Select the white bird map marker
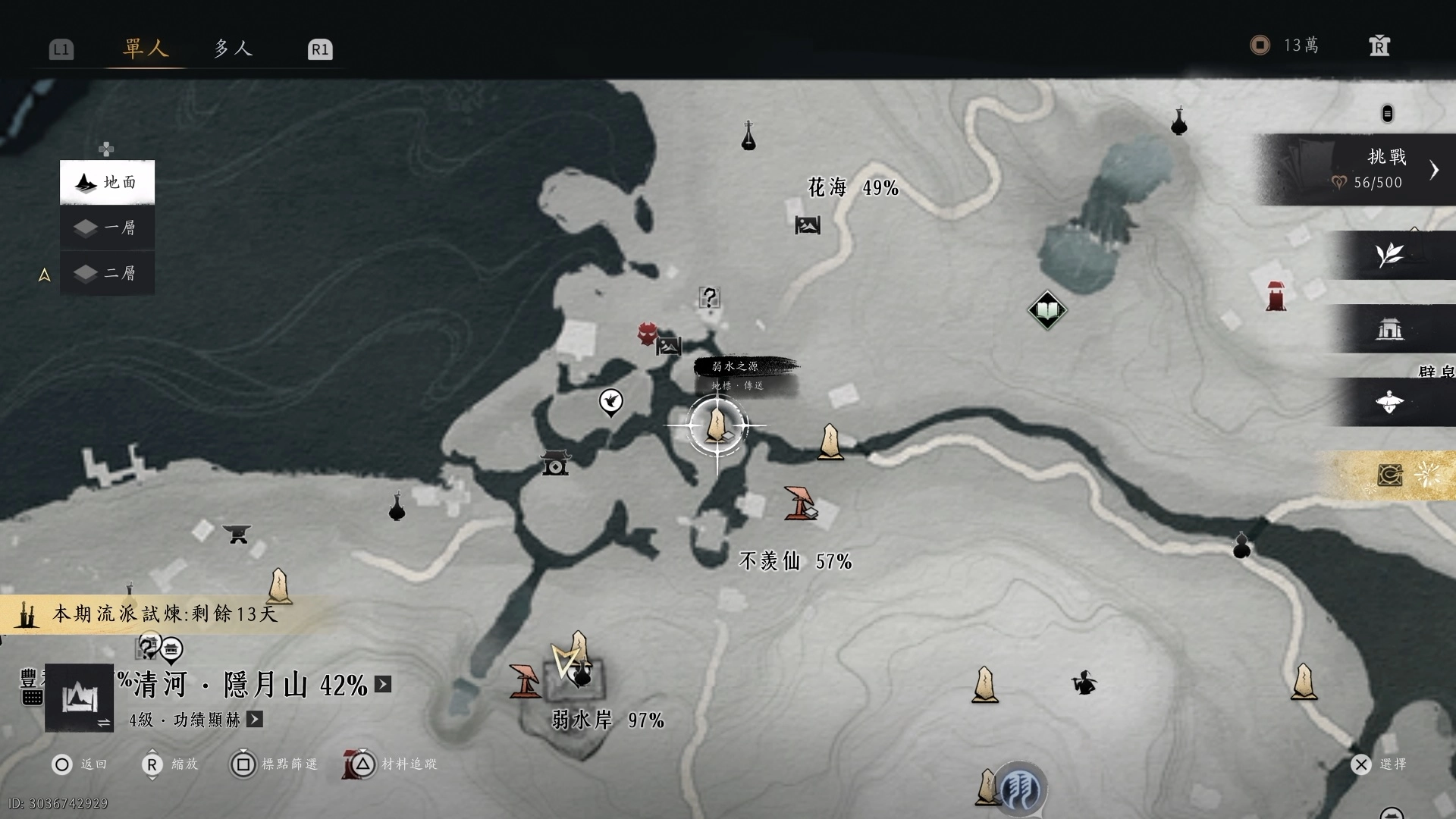The width and height of the screenshot is (1456, 819). tap(611, 401)
